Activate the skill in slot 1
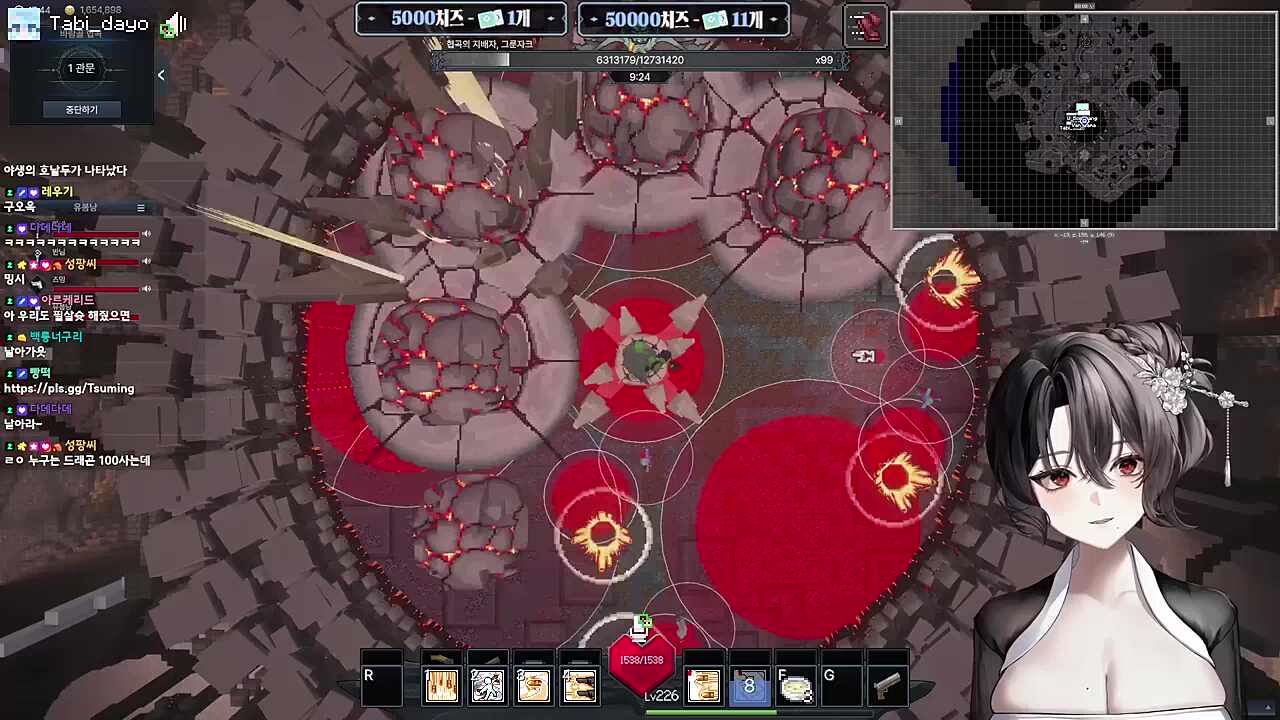This screenshot has width=1280, height=720. (441, 686)
